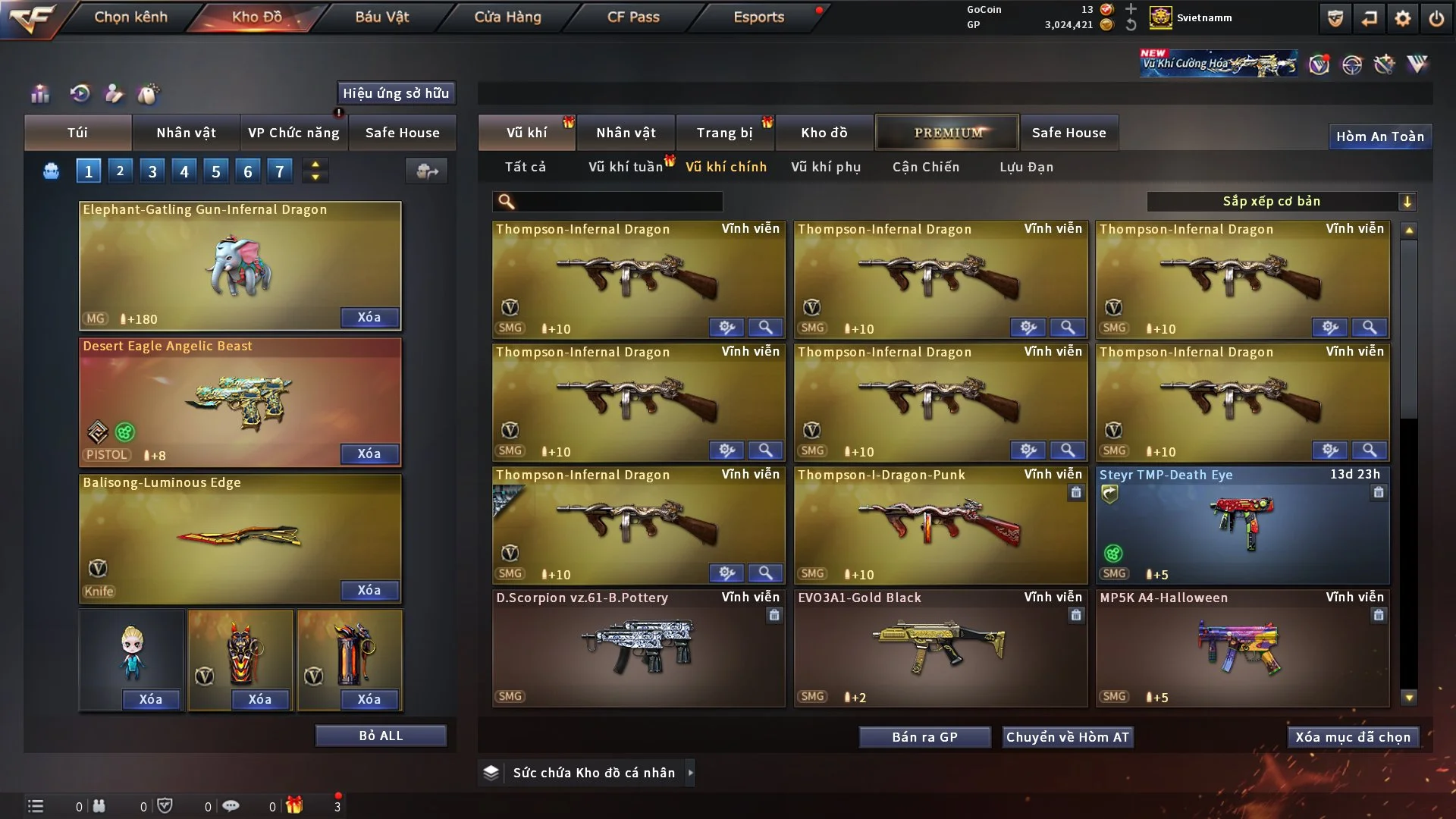
Task: Select the PREMIUM inventory tab
Action: (x=947, y=133)
